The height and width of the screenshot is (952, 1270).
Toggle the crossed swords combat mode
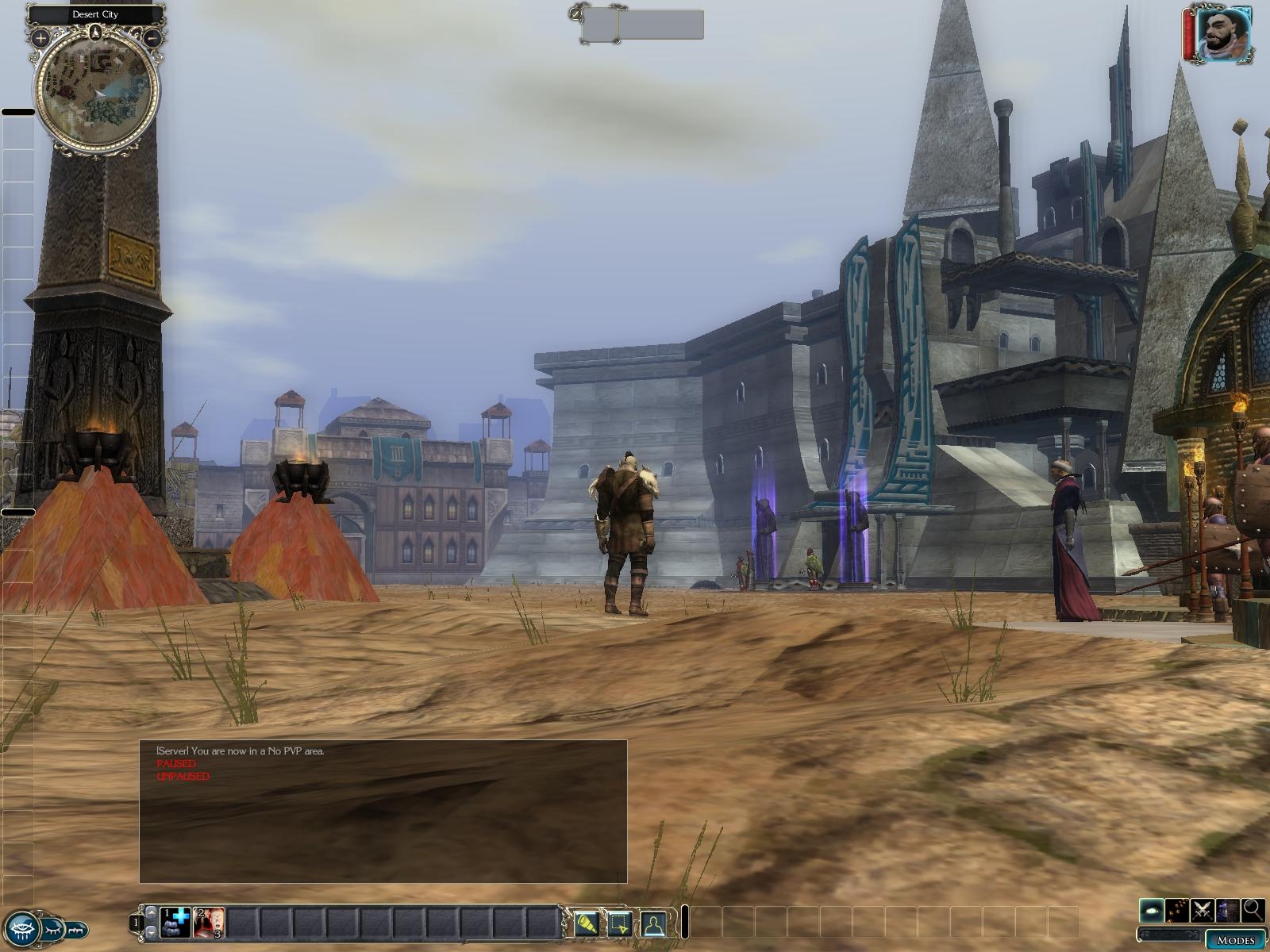[1203, 910]
